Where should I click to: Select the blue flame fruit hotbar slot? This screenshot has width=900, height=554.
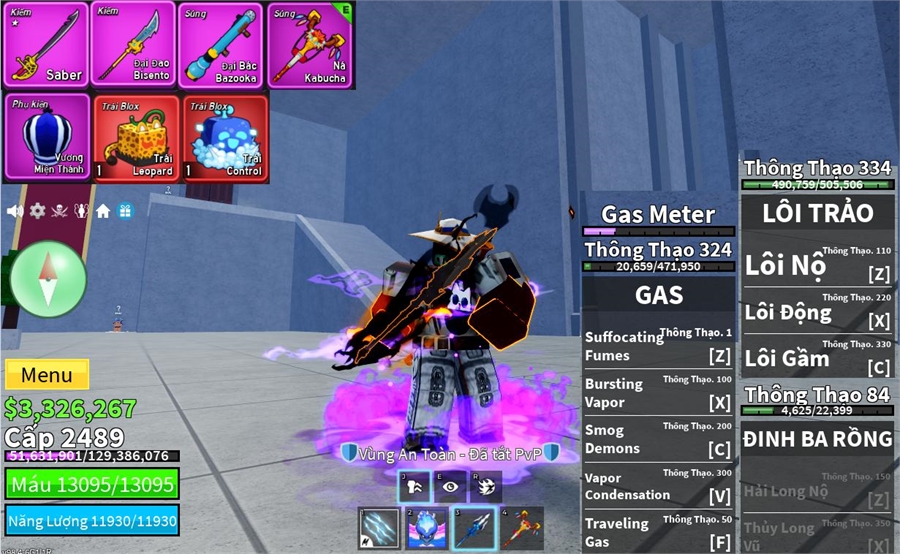tap(427, 528)
